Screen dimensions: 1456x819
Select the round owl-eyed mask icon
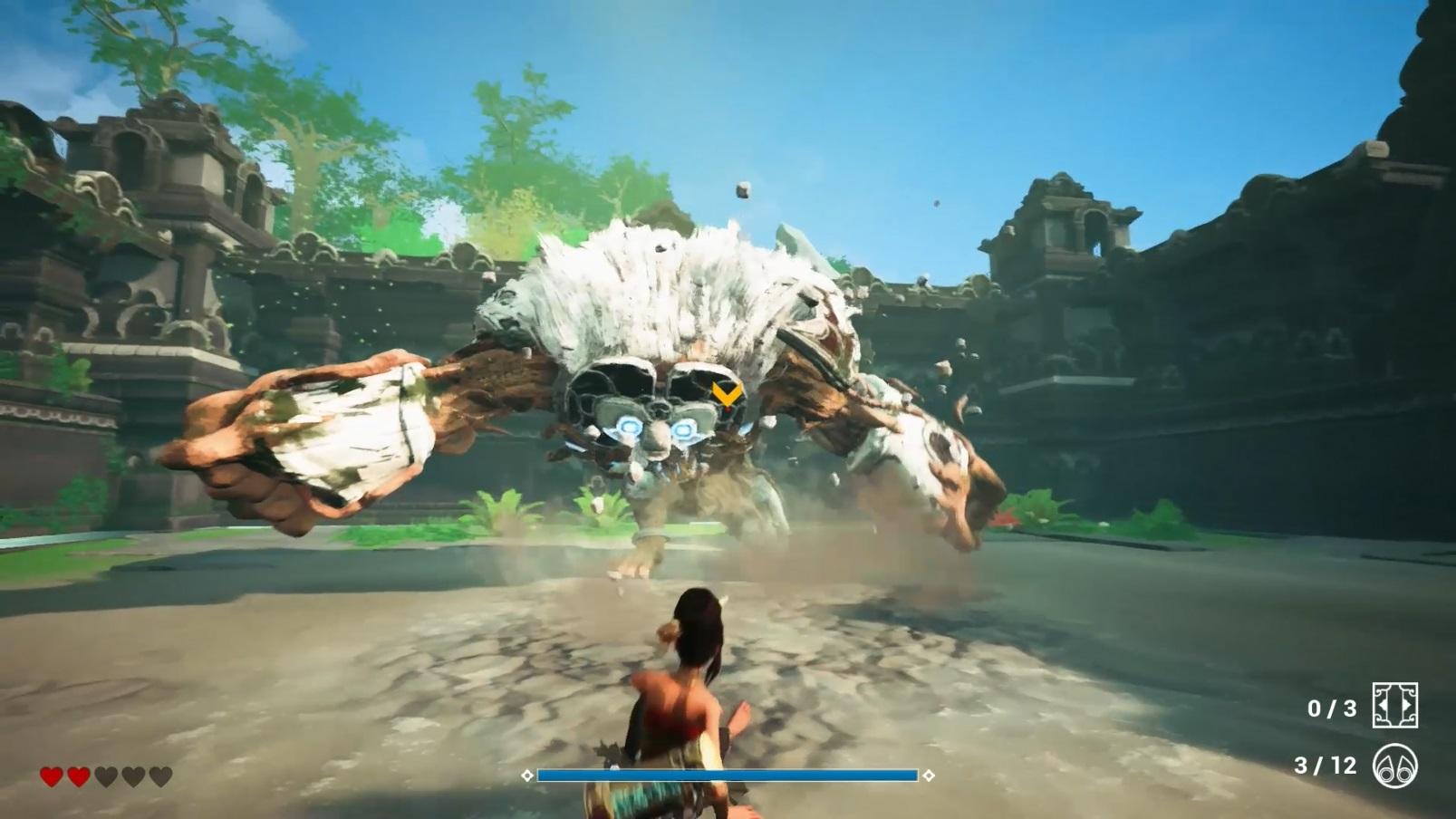coord(1395,766)
